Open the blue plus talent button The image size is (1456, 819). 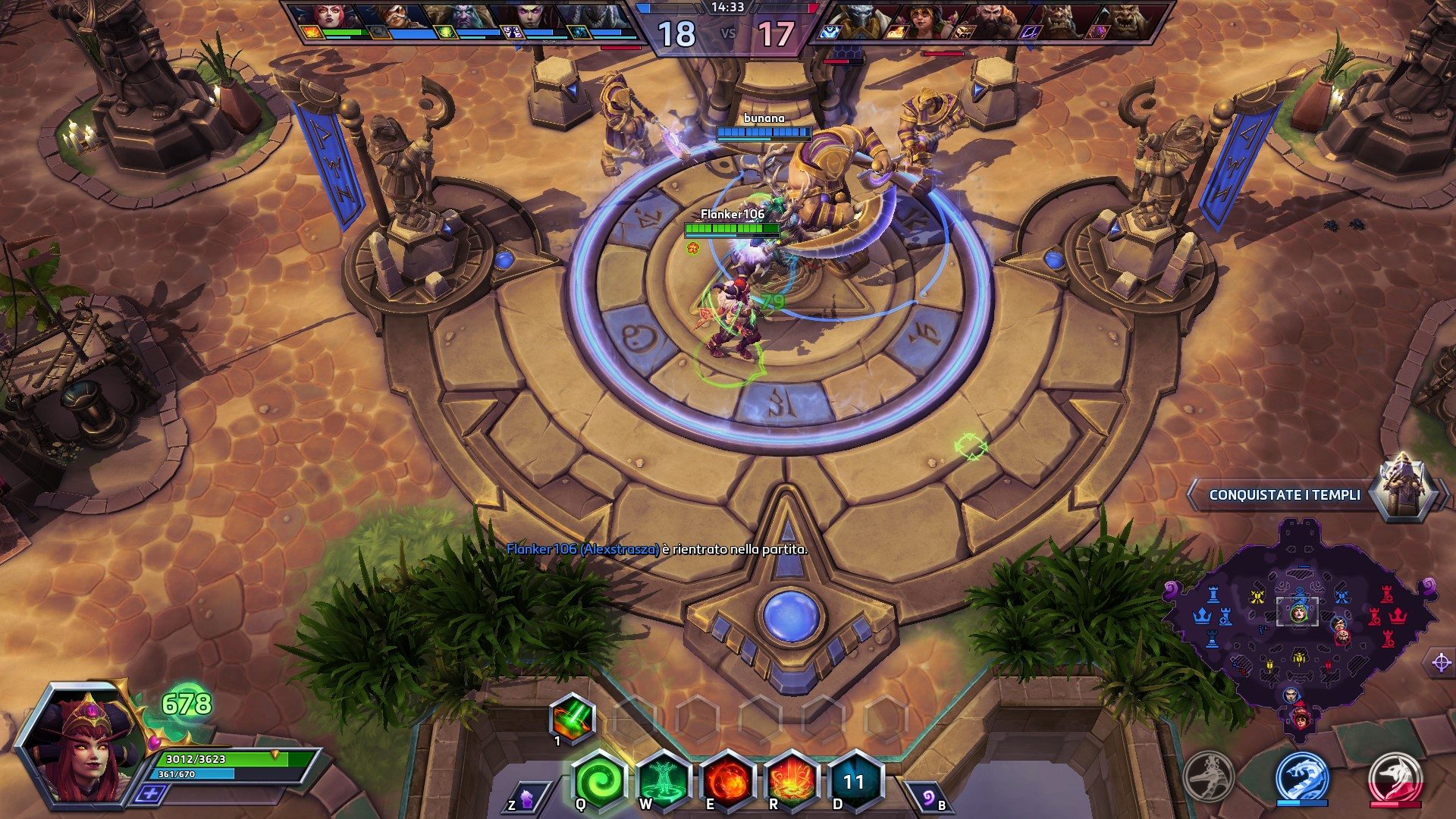coord(150,793)
